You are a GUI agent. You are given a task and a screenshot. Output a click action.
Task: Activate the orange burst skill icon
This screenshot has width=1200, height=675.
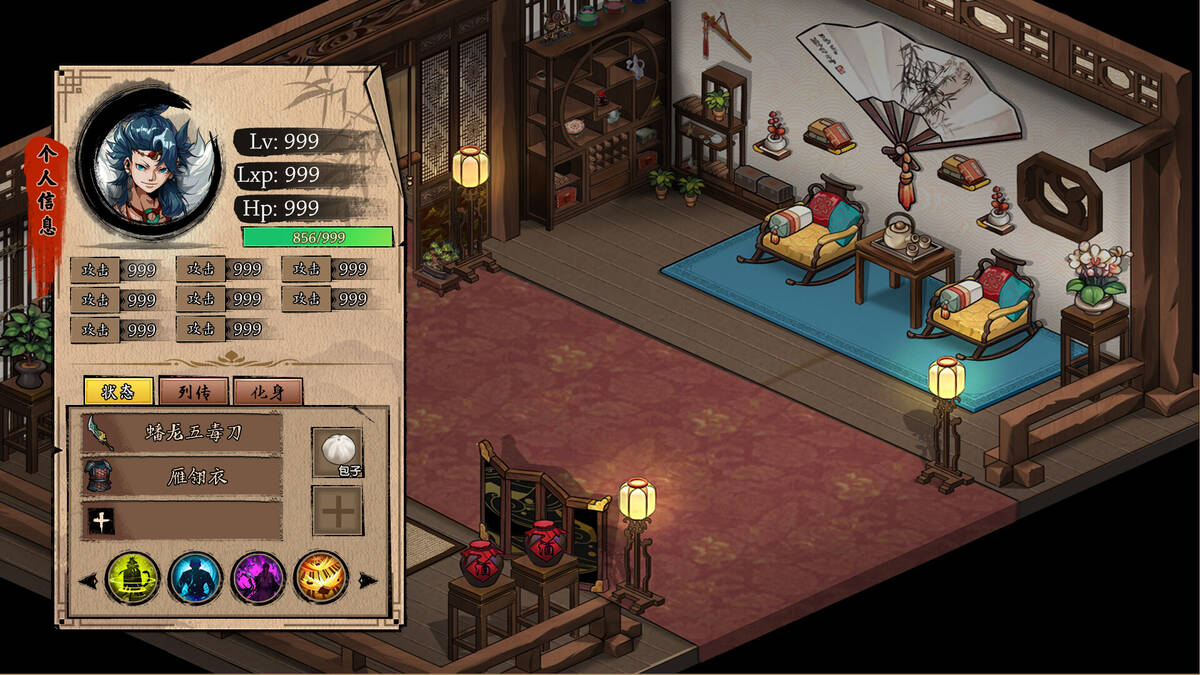point(321,578)
